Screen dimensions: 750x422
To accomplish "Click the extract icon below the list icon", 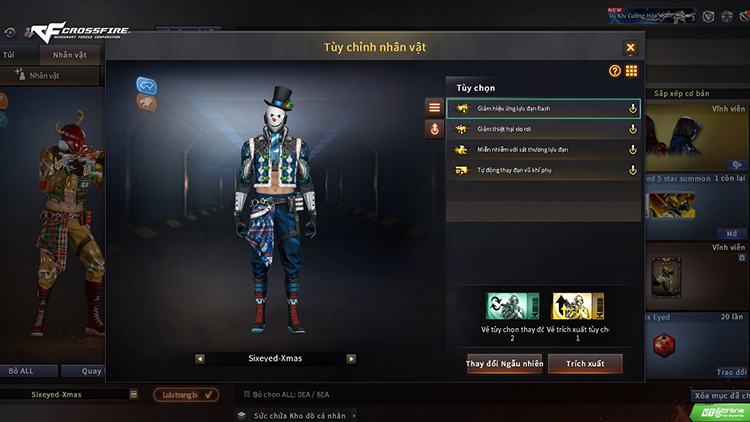I will 434,129.
